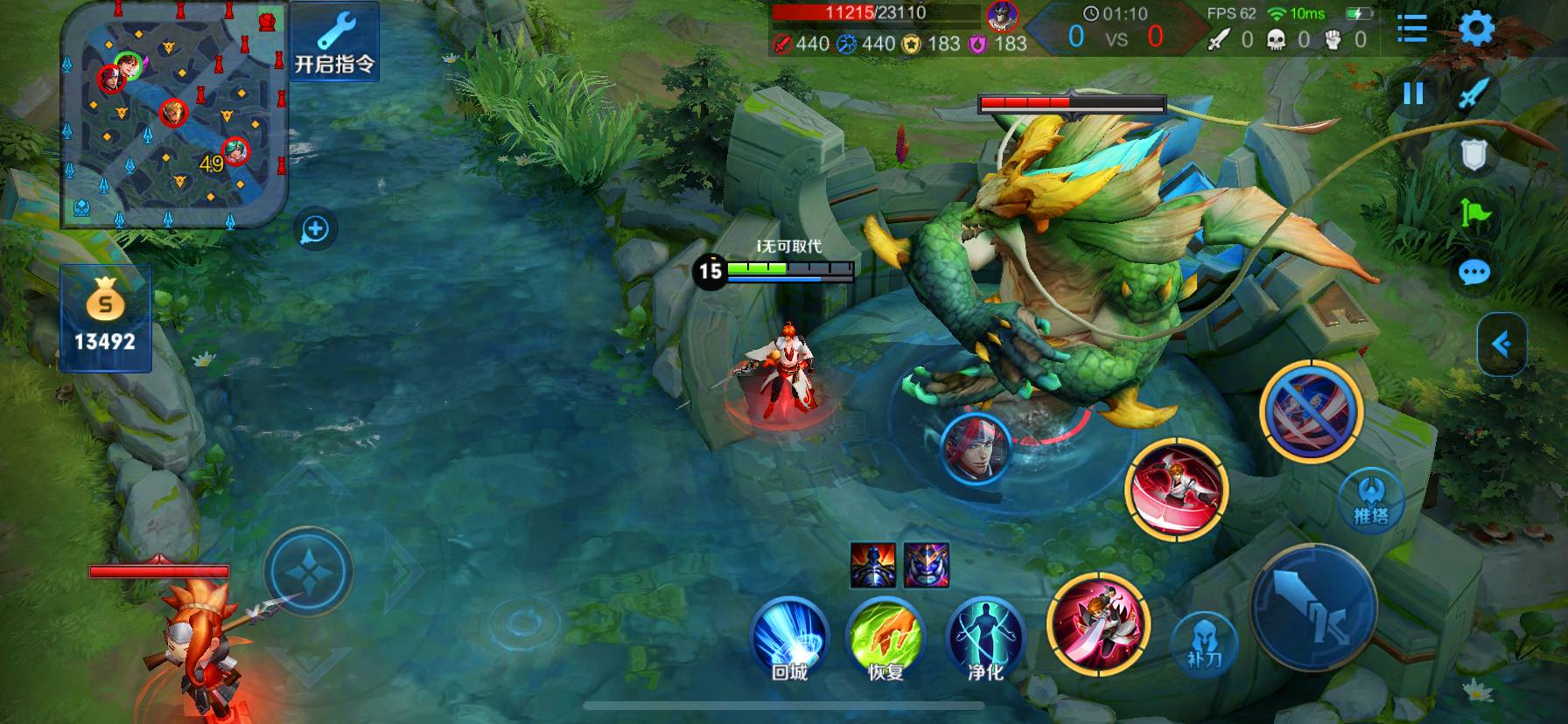Open the gear settings menu
This screenshot has height=724, width=1568.
(x=1476, y=28)
